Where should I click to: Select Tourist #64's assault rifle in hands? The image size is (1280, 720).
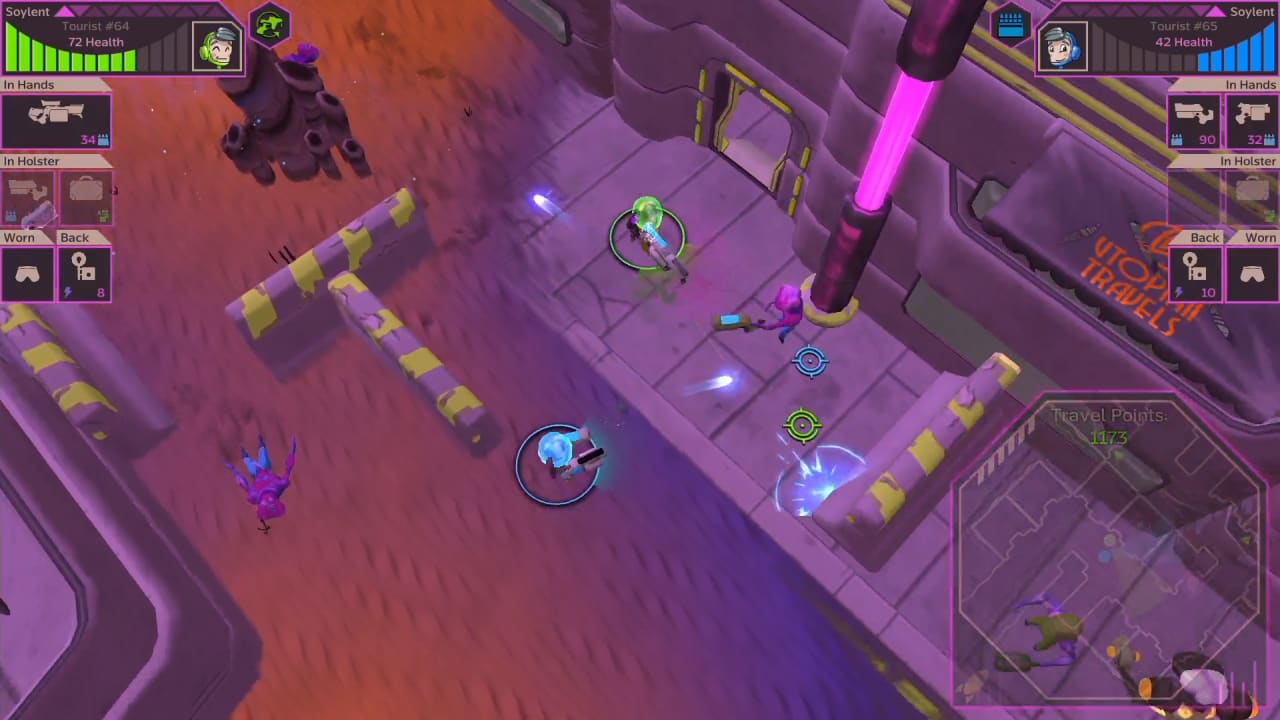[x=55, y=120]
